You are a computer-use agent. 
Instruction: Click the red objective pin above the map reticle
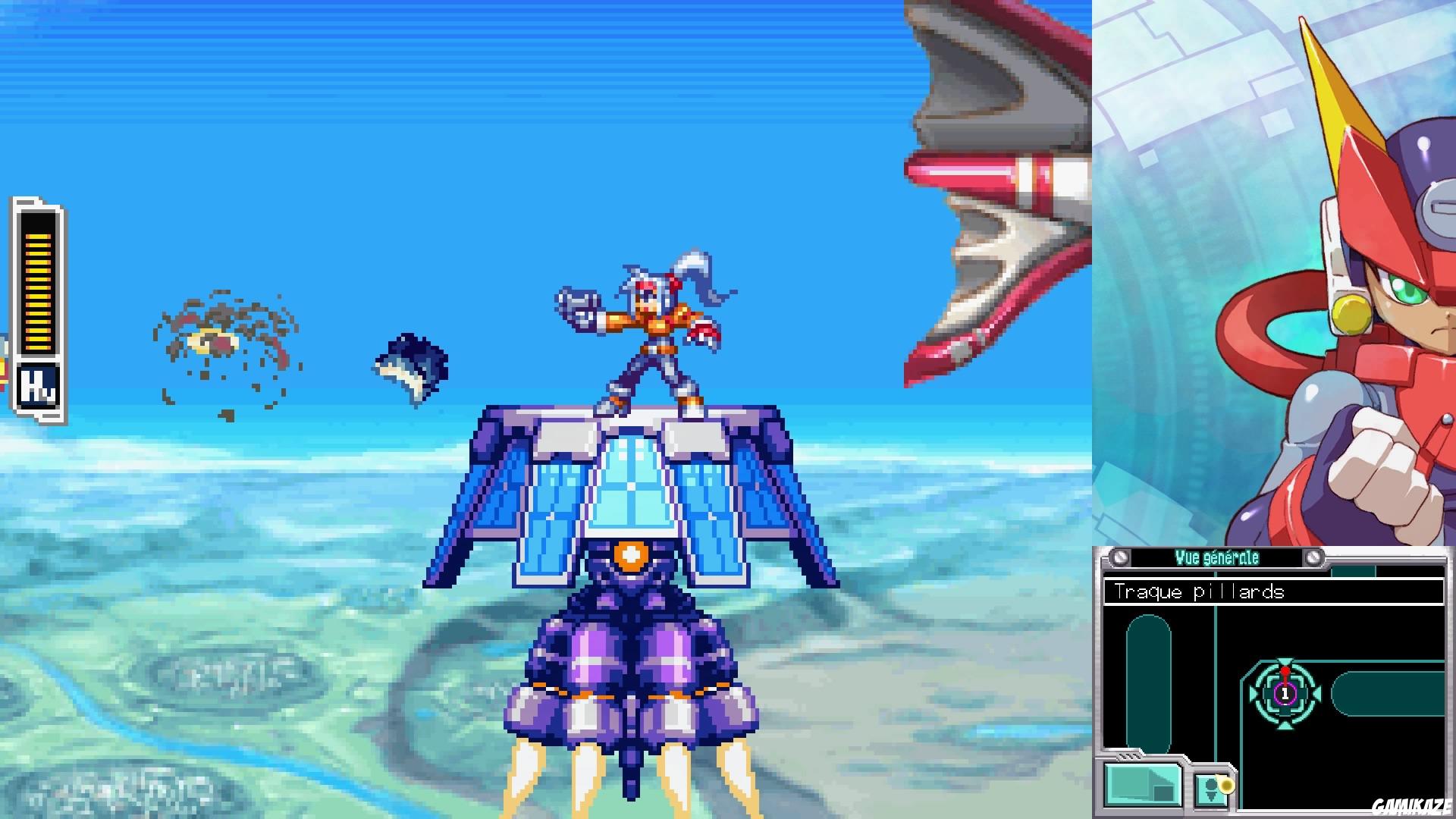click(x=1286, y=672)
